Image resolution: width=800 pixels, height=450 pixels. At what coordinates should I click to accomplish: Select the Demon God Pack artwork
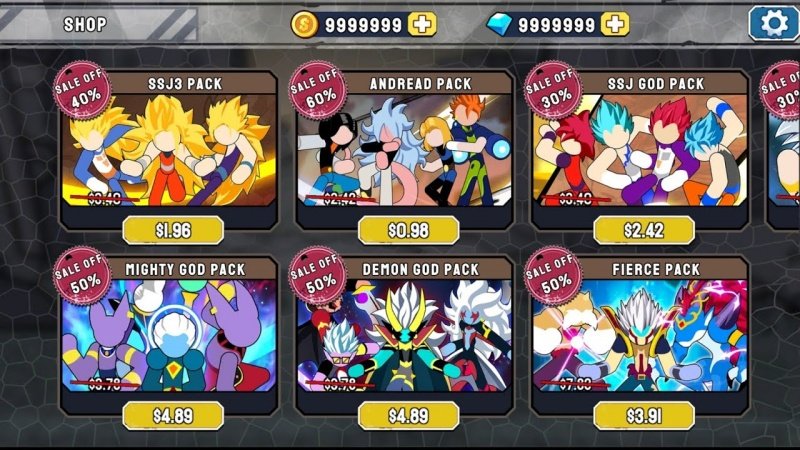[406, 335]
